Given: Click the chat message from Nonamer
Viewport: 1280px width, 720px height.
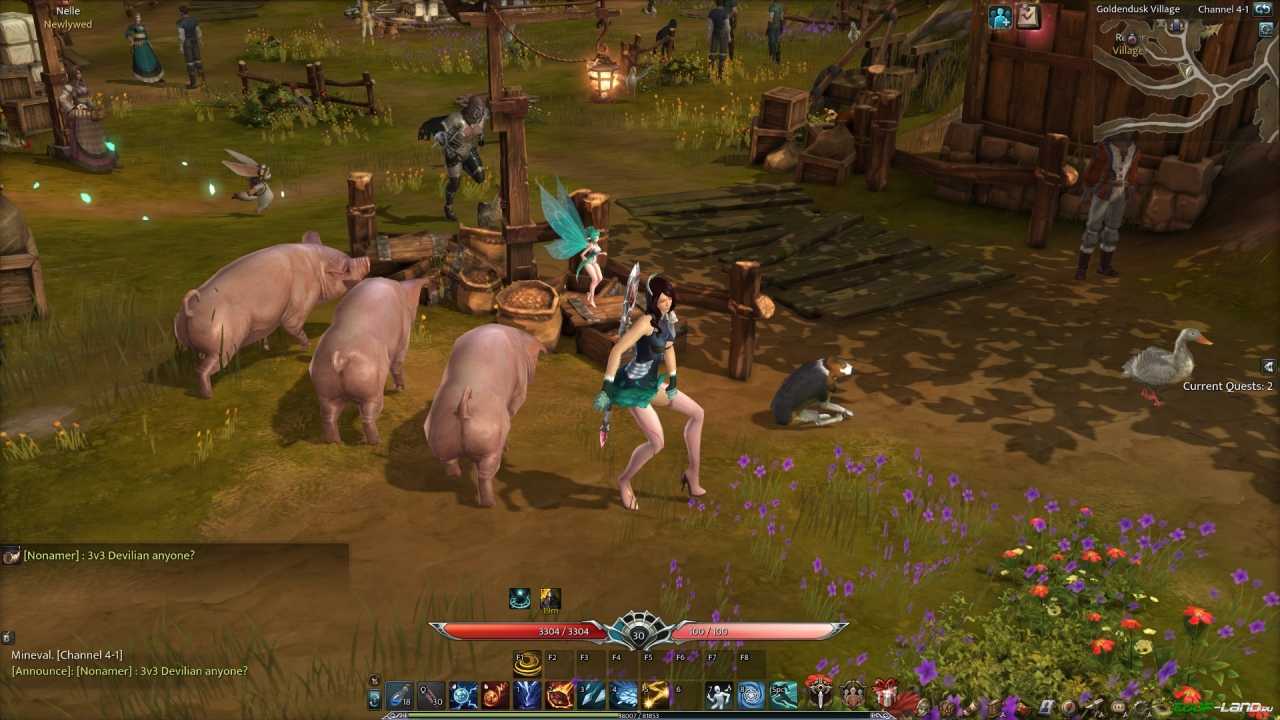Looking at the screenshot, I should point(109,555).
